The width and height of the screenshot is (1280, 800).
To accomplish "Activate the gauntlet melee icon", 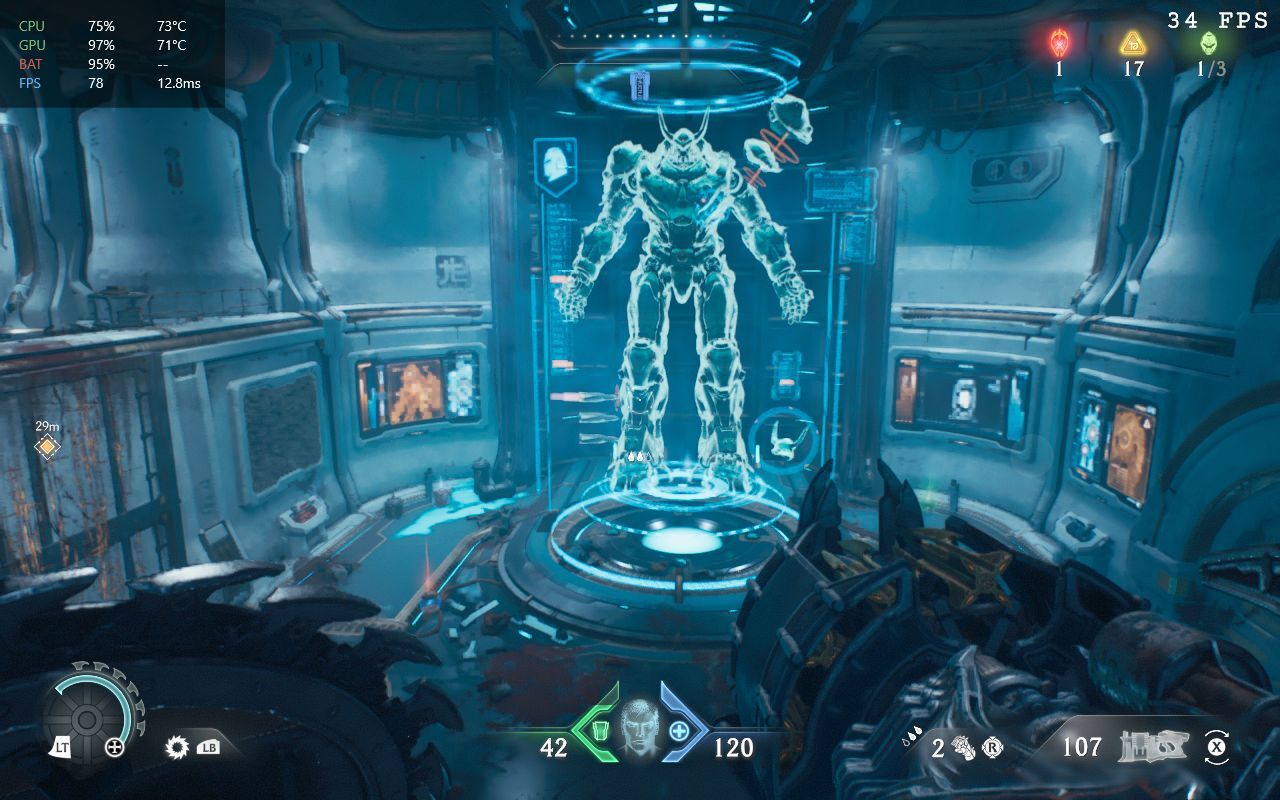I will click(966, 747).
